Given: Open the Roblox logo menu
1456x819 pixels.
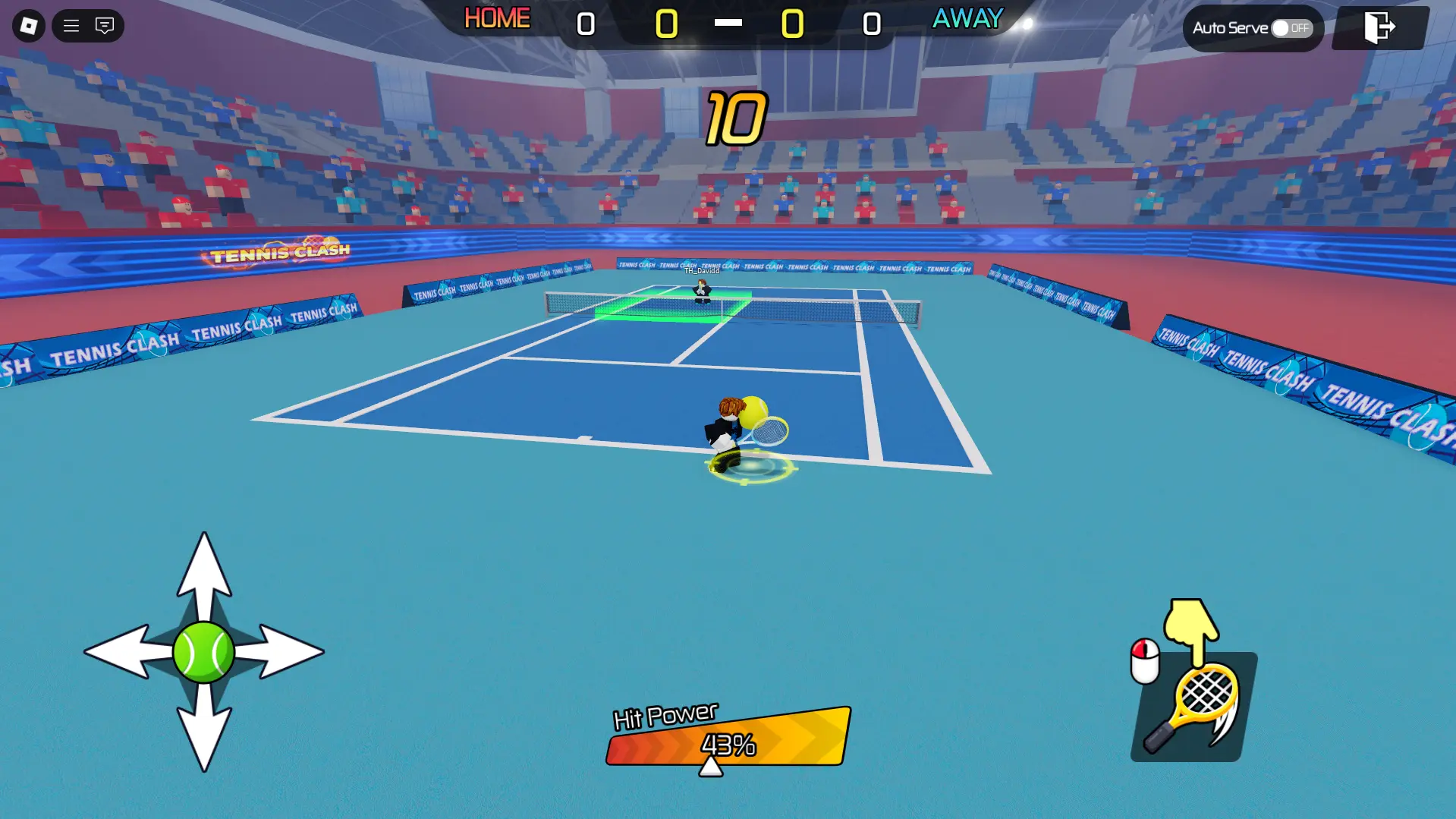Looking at the screenshot, I should 29,26.
